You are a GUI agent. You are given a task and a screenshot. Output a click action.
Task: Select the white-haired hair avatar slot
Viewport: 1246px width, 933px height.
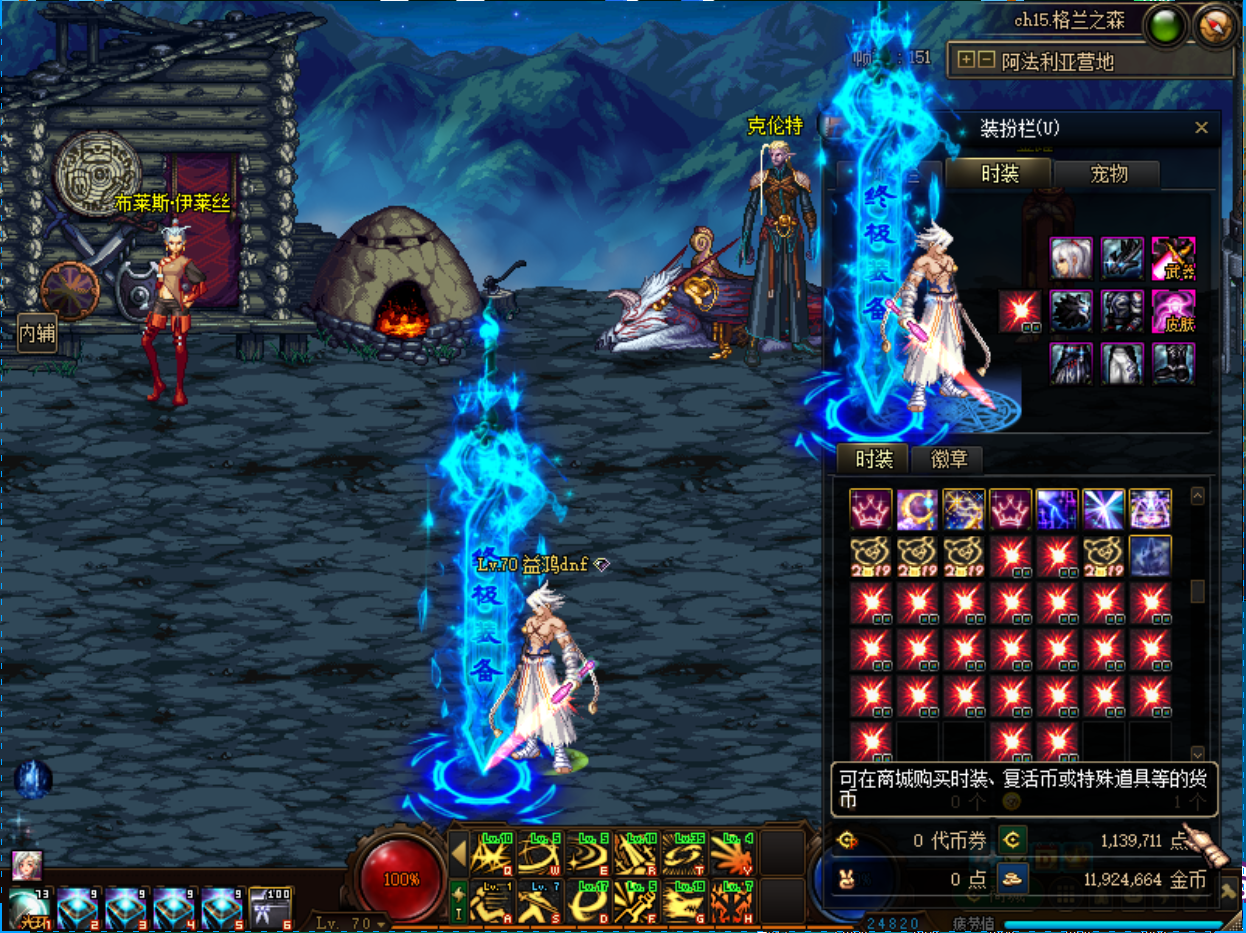coord(1071,258)
